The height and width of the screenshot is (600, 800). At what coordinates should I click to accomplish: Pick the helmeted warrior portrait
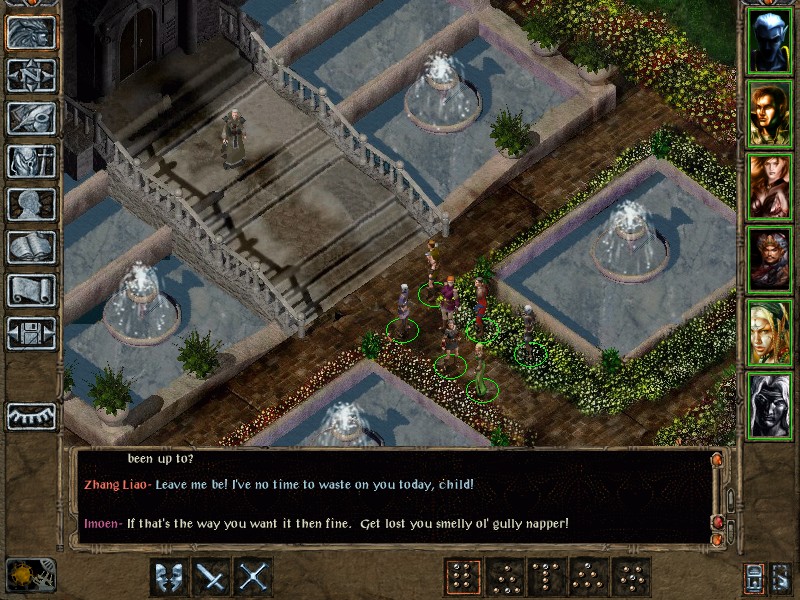click(769, 260)
